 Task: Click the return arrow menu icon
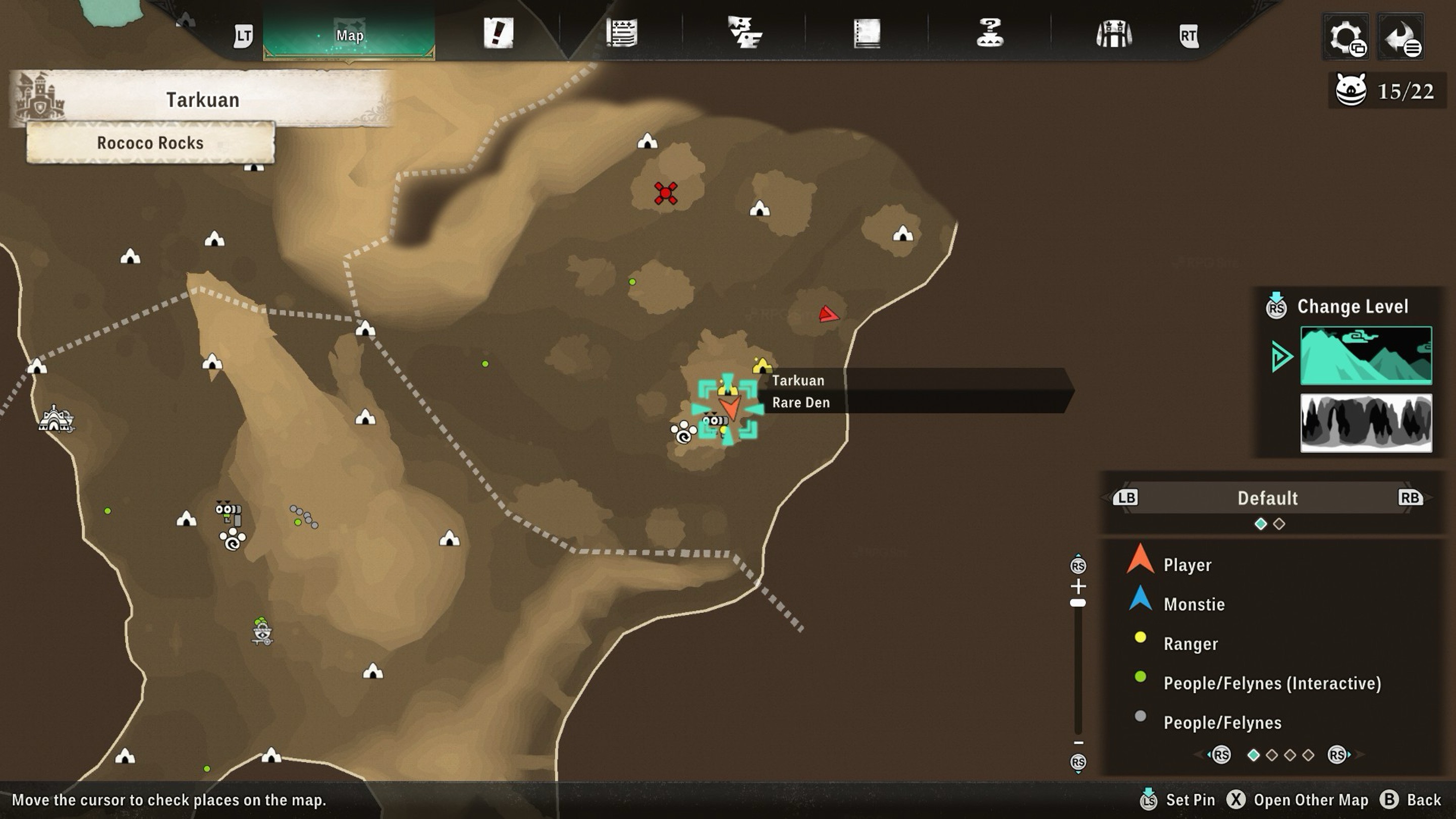1400,37
